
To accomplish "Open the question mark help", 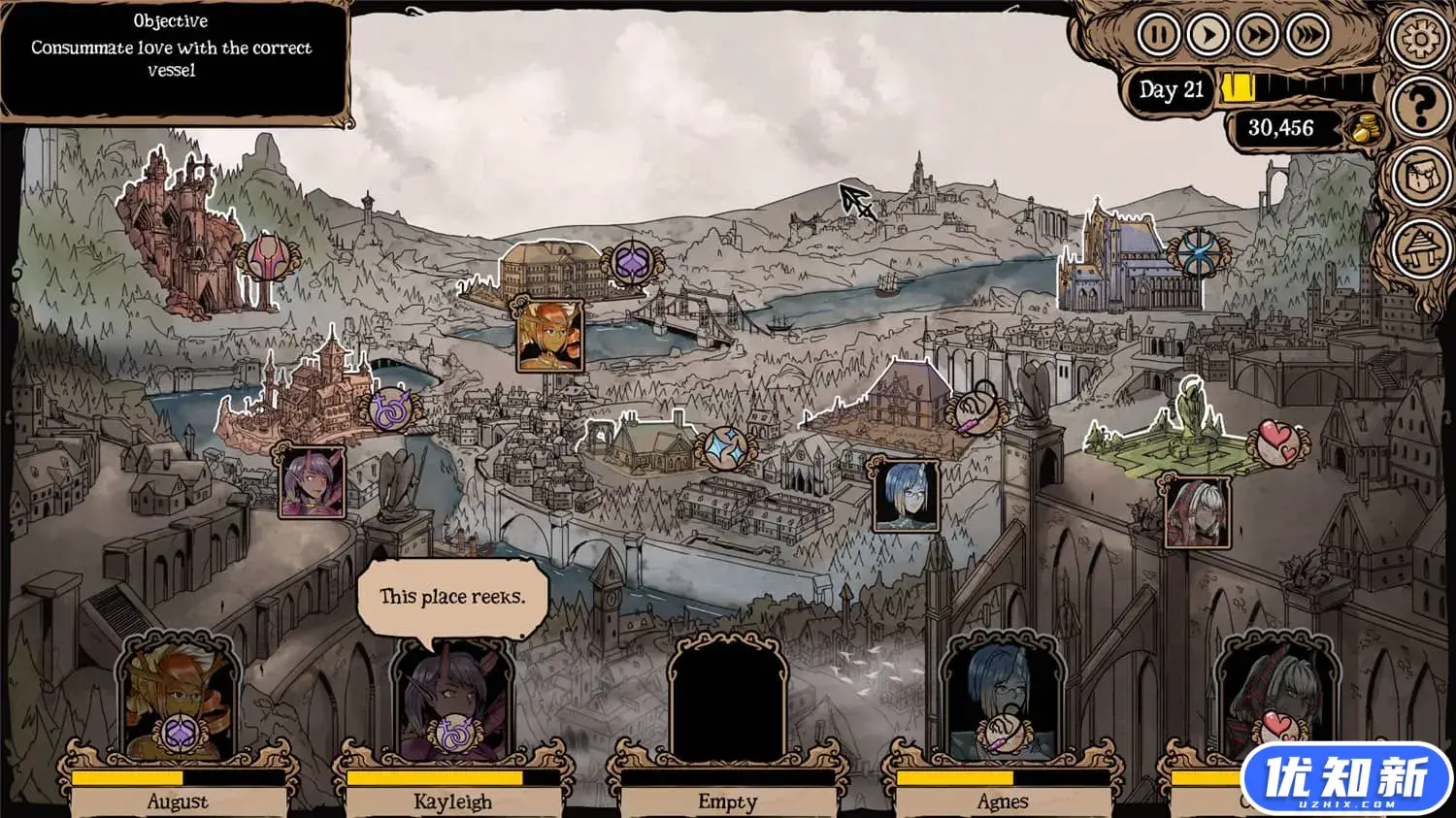I will click(1419, 106).
